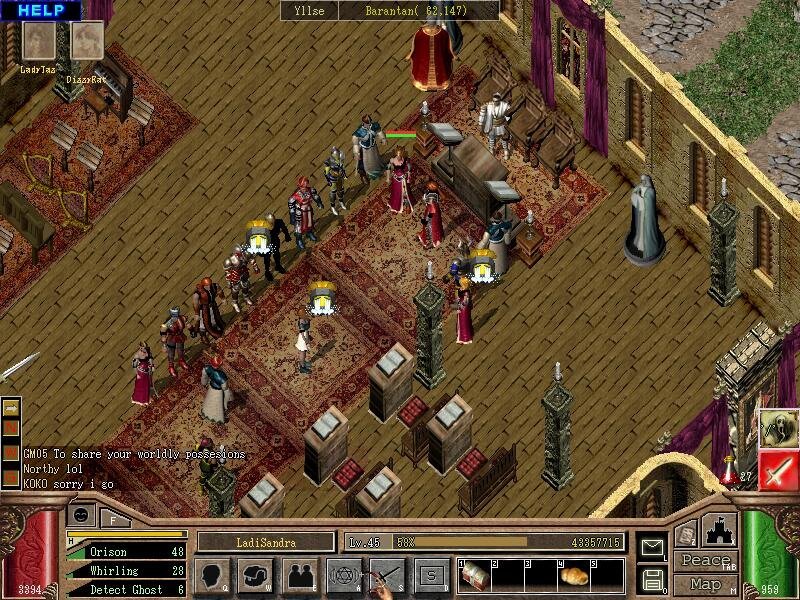Select DiazyRat party portrait
The width and height of the screenshot is (800, 600).
coord(87,42)
